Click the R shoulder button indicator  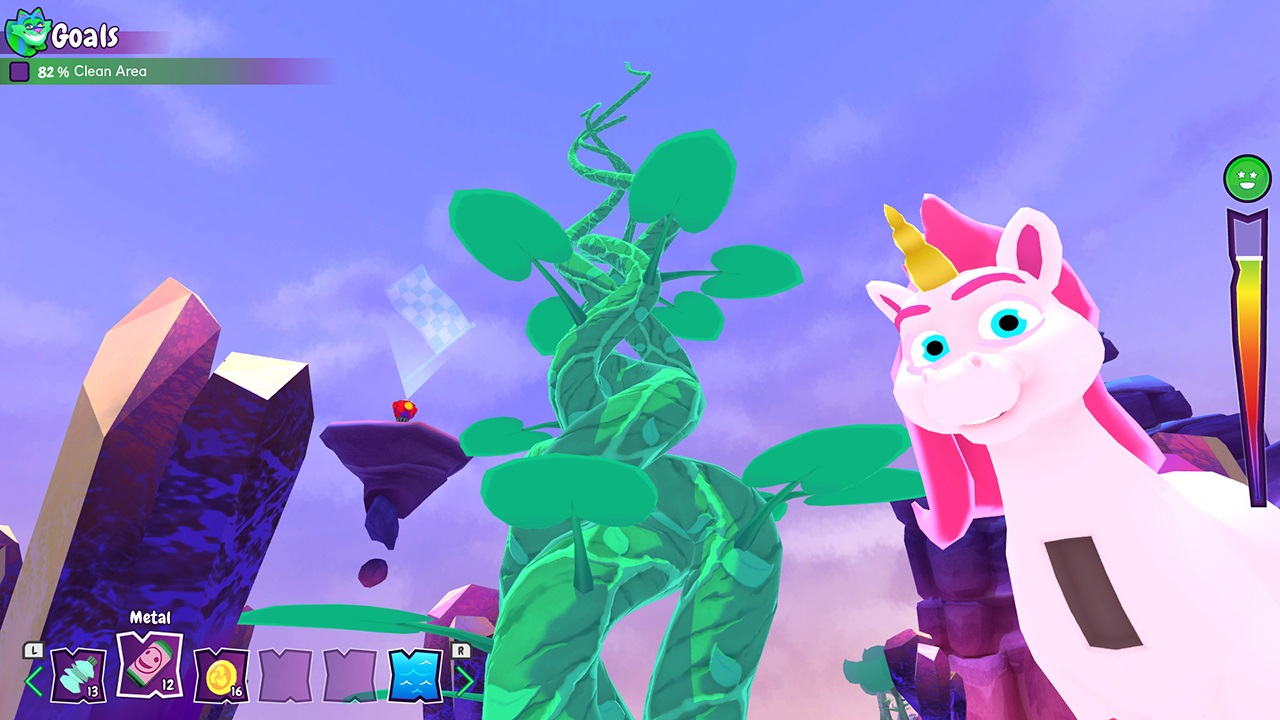(x=461, y=650)
